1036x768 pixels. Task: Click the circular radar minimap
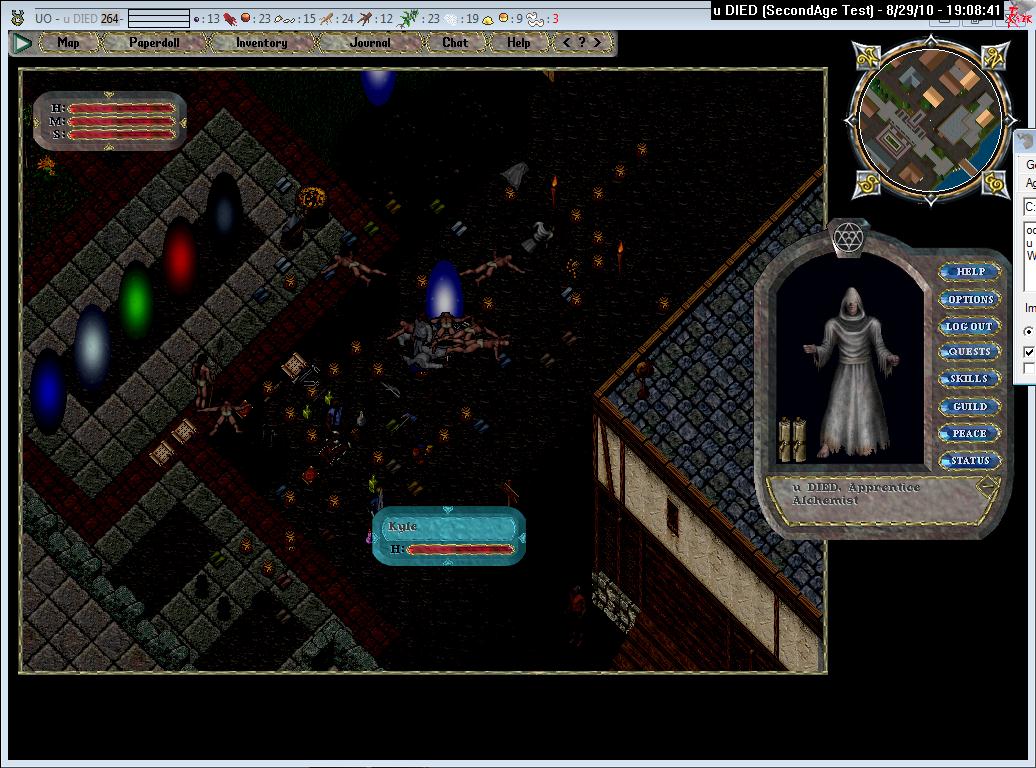coord(930,119)
